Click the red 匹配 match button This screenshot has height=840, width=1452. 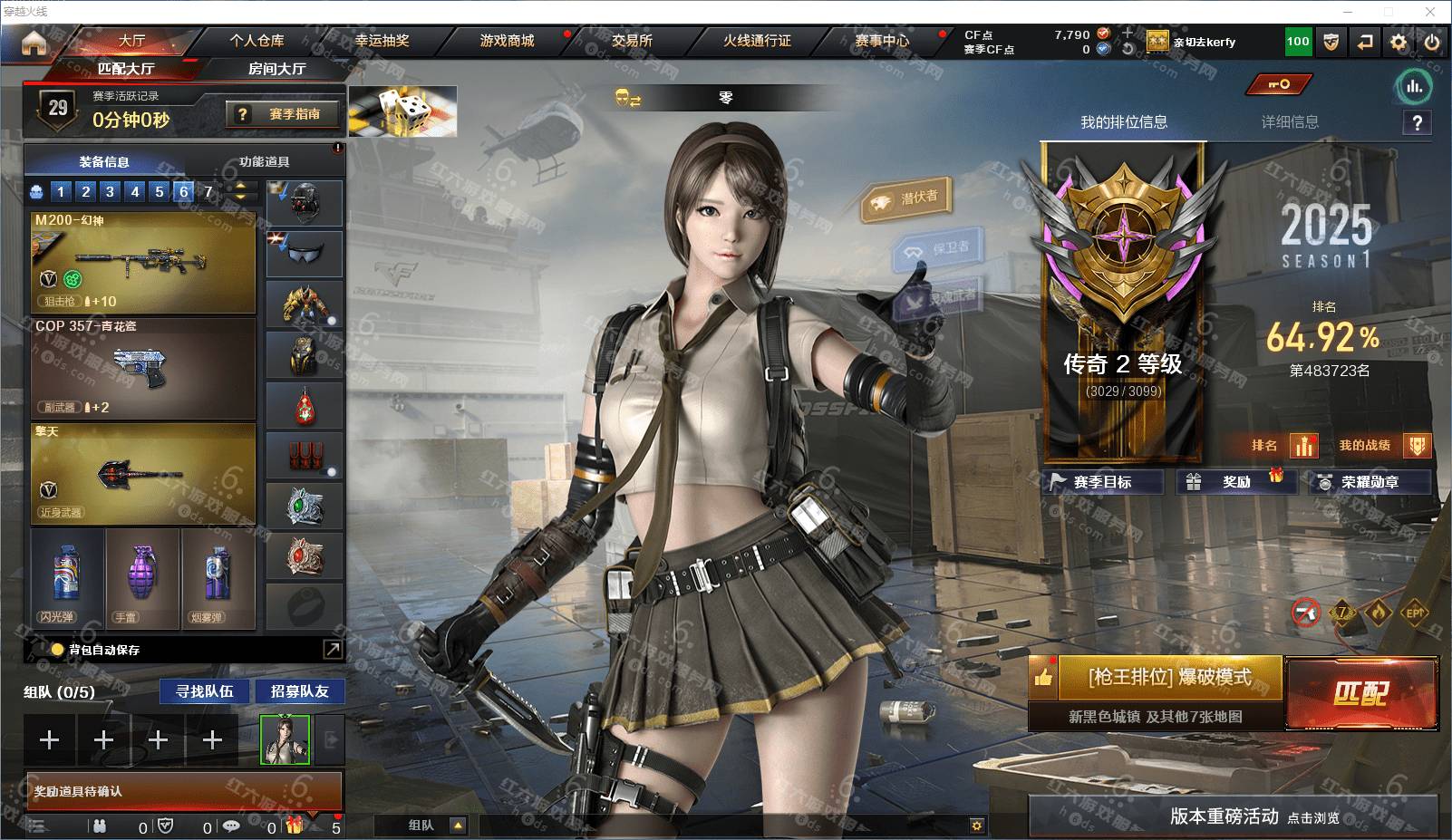[x=1361, y=693]
